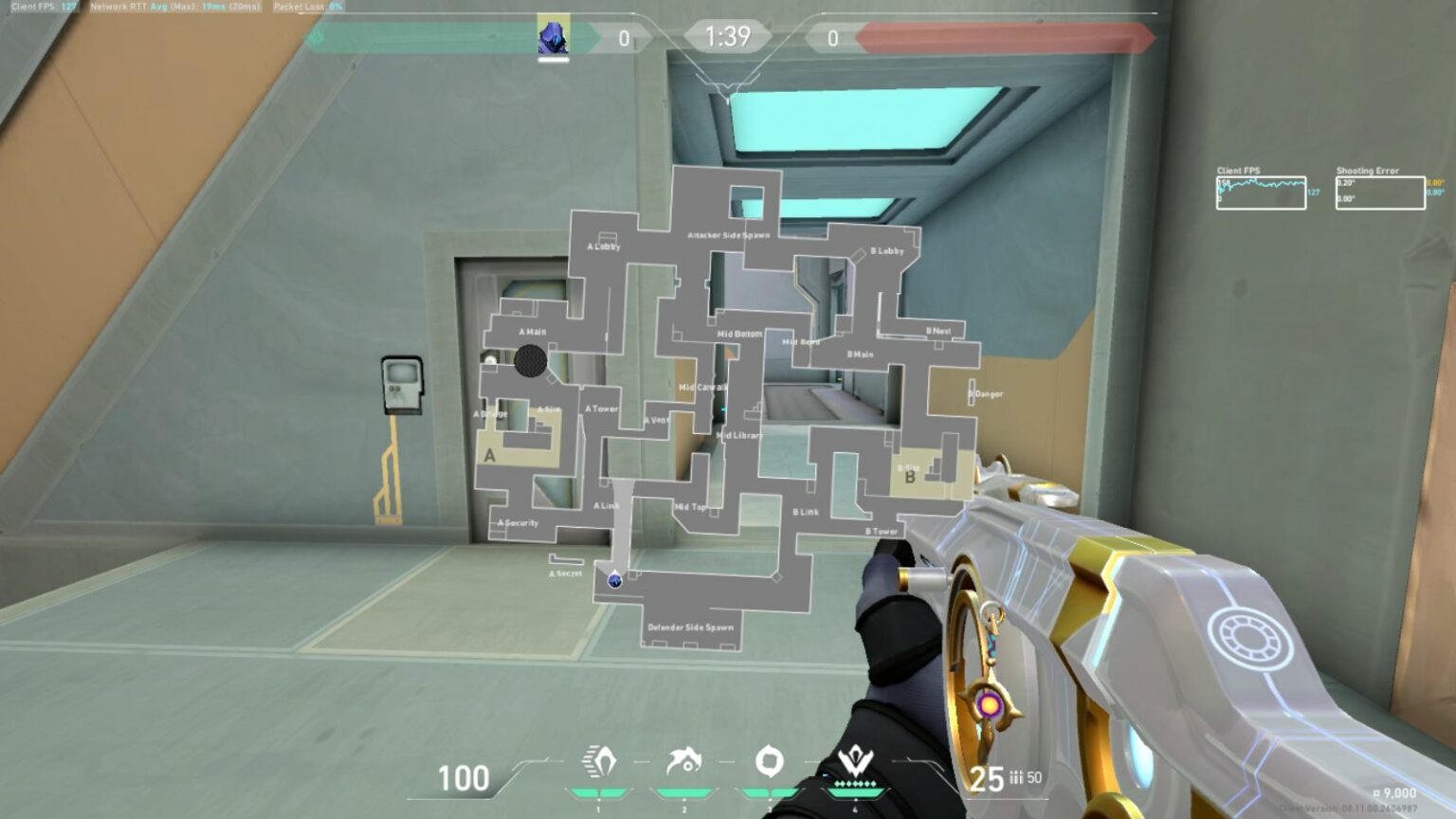Pick Attacker Side Spawn on the map
The image size is (1456, 819).
[x=728, y=234]
